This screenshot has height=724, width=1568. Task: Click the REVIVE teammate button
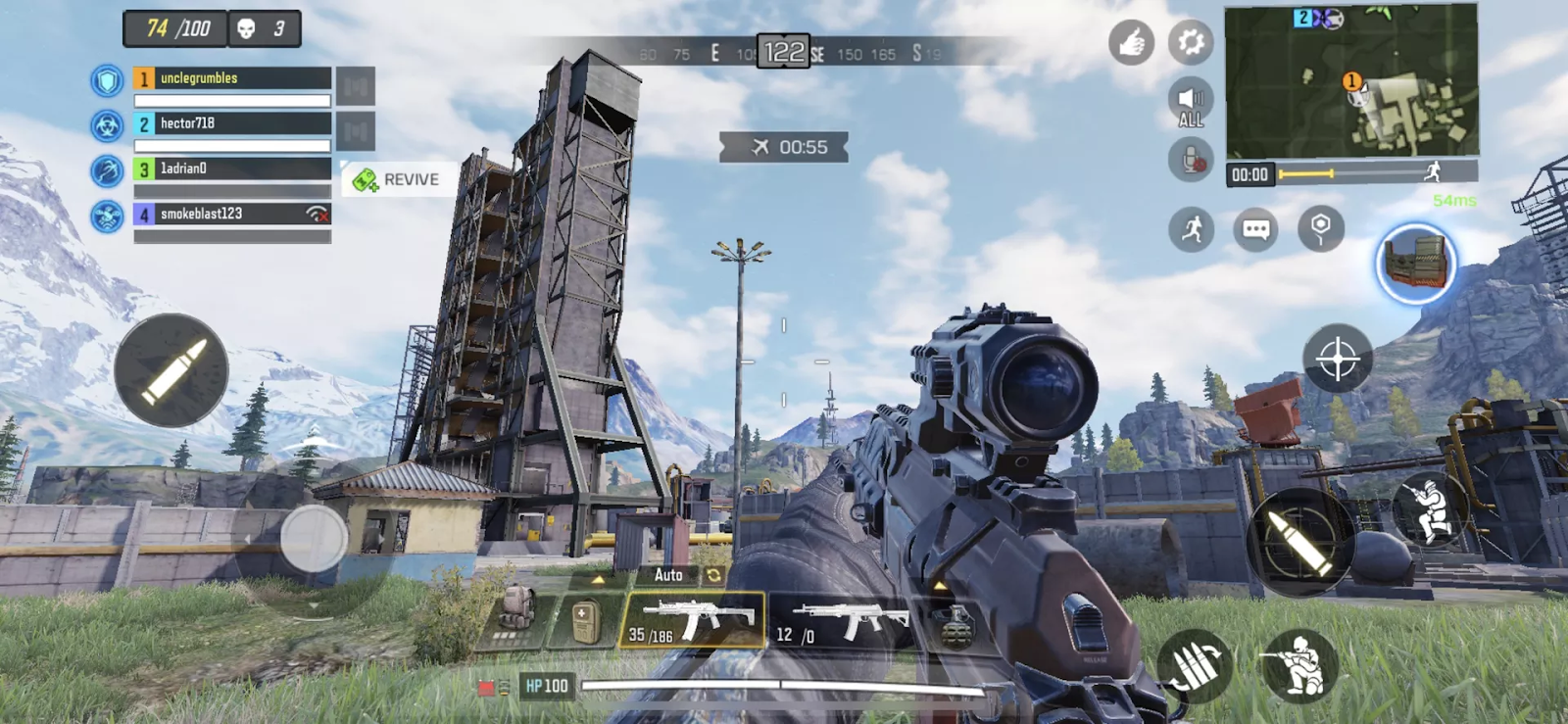coord(398,180)
